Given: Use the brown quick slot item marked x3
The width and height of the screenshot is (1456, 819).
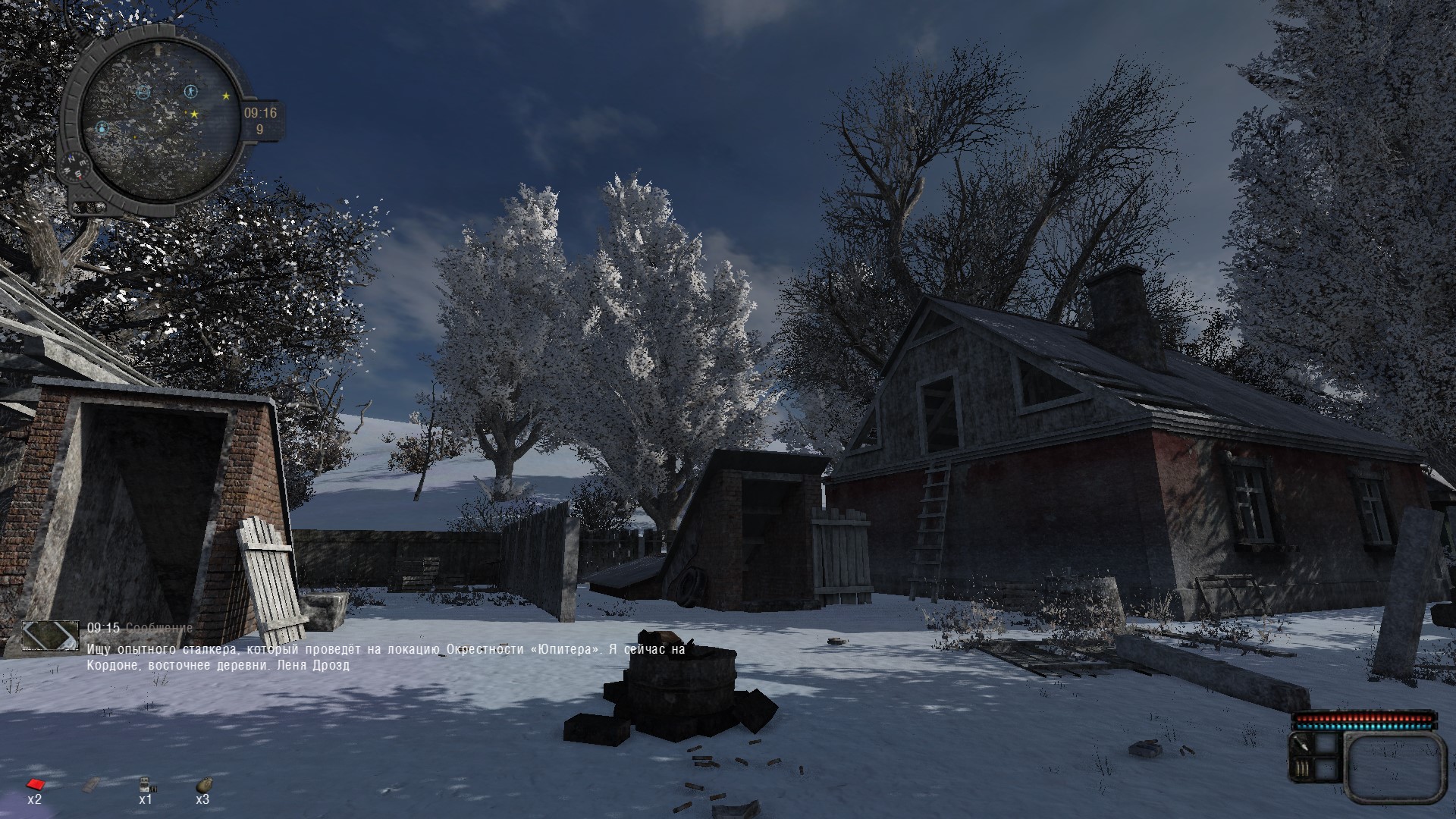Looking at the screenshot, I should 202,784.
